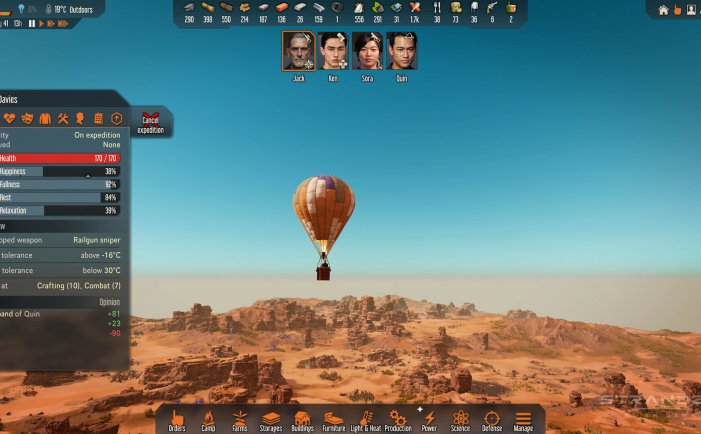
Task: Open the Science menu
Action: (460, 419)
